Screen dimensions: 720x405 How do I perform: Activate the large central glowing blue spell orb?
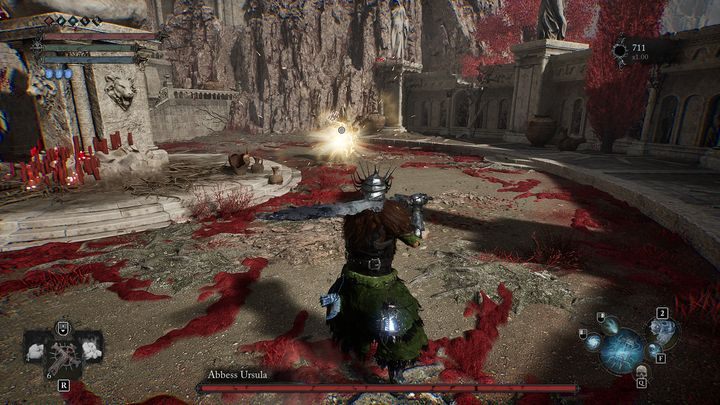(x=621, y=349)
